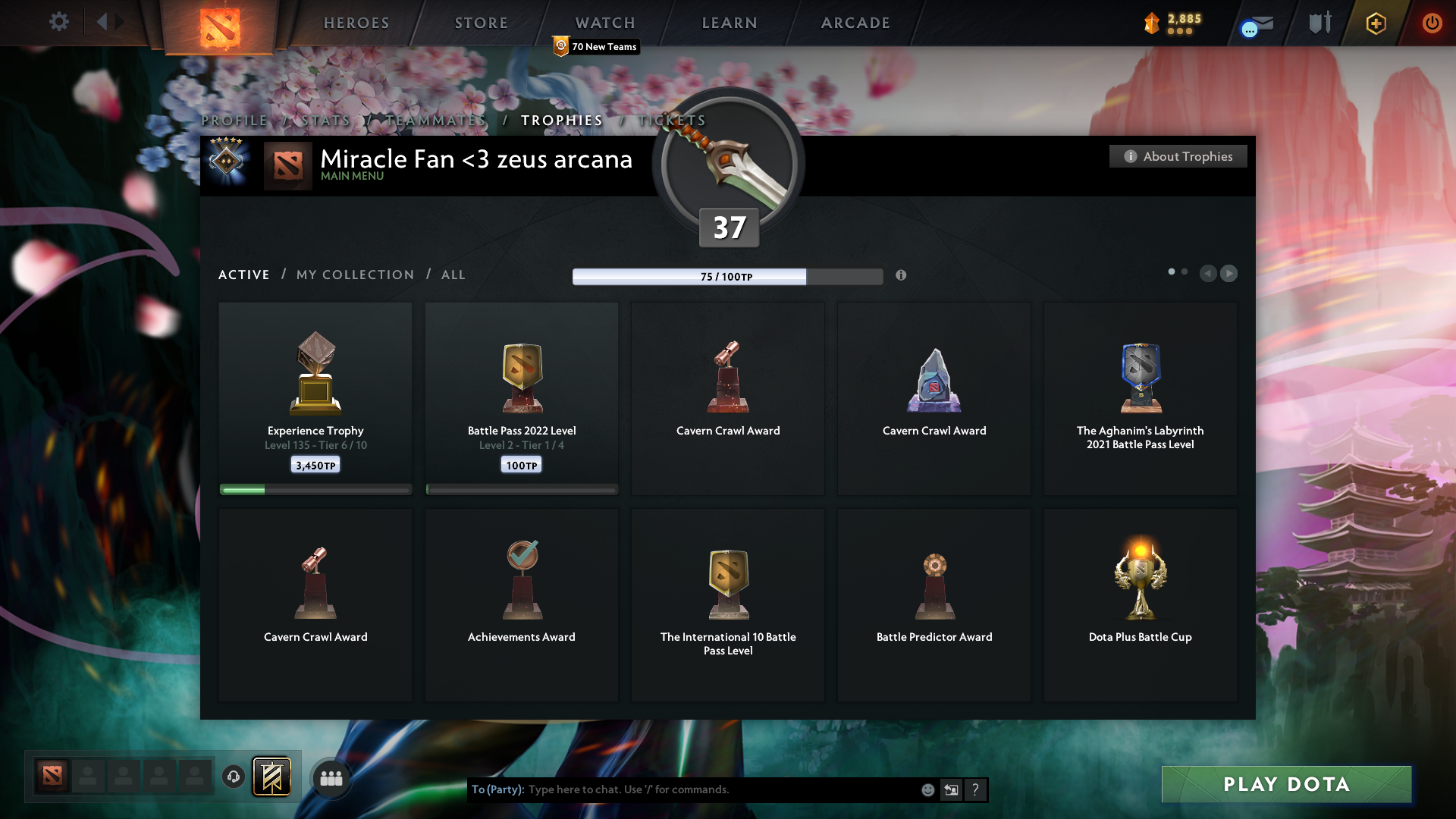
Task: Select the second page dot indicator
Action: click(1185, 271)
